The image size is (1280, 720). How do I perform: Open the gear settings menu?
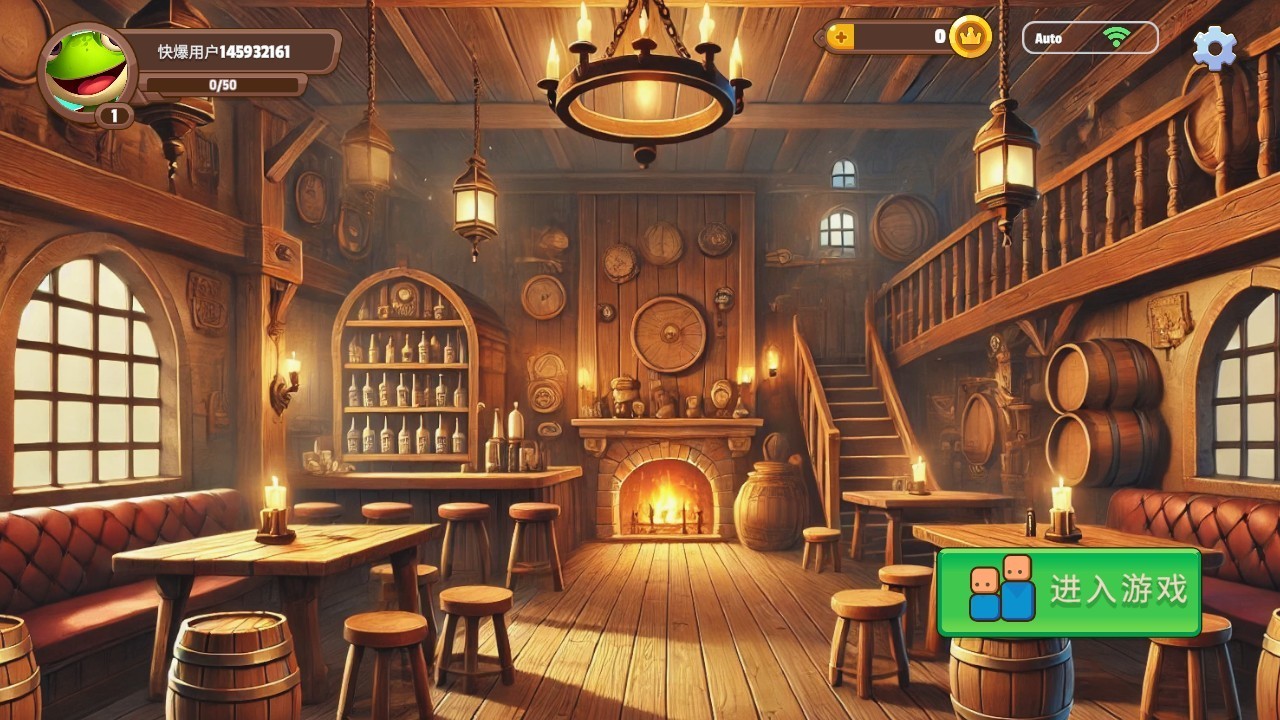1214,47
